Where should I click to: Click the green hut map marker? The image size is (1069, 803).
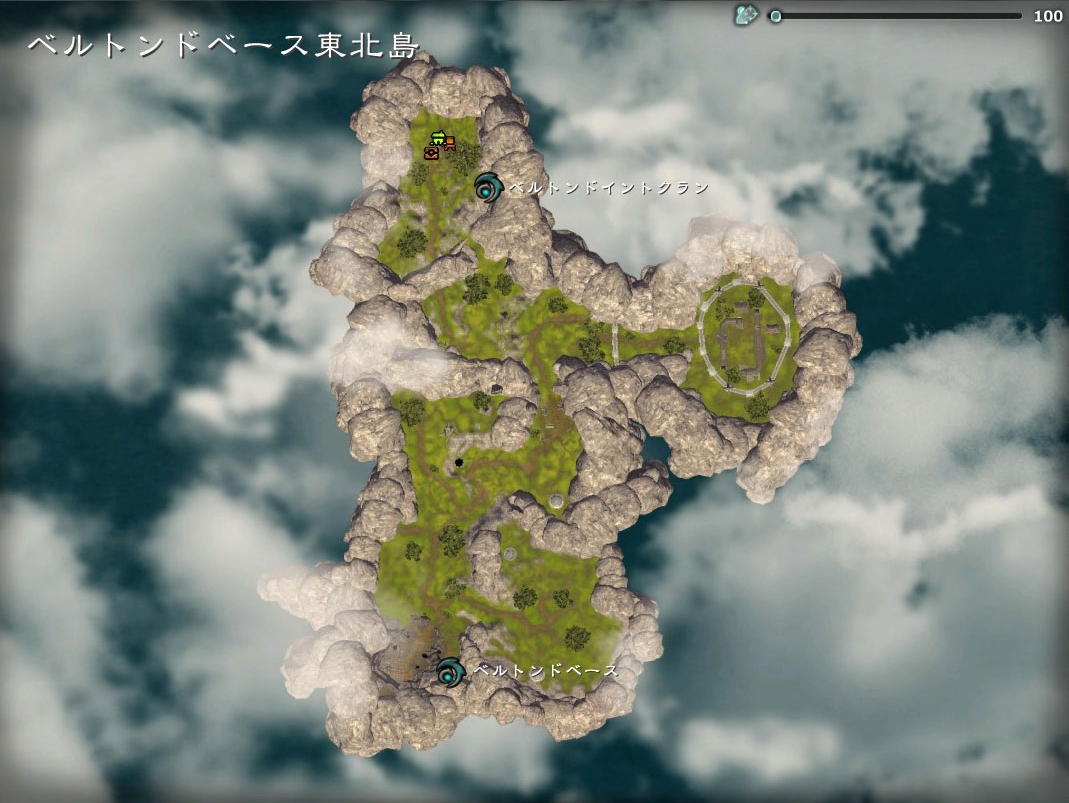point(437,139)
